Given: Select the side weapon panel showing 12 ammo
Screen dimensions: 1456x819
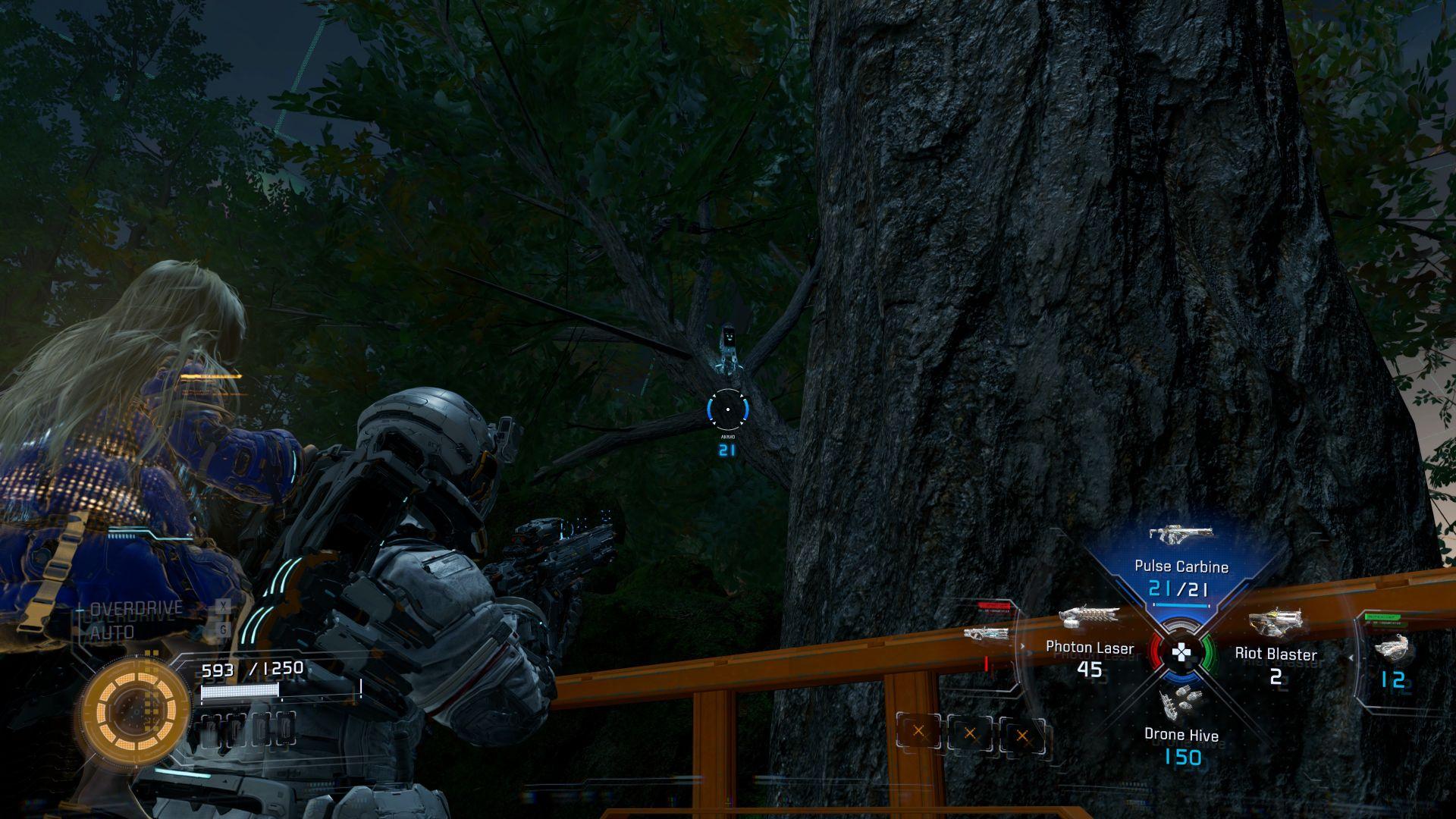Looking at the screenshot, I should pos(1392,660).
